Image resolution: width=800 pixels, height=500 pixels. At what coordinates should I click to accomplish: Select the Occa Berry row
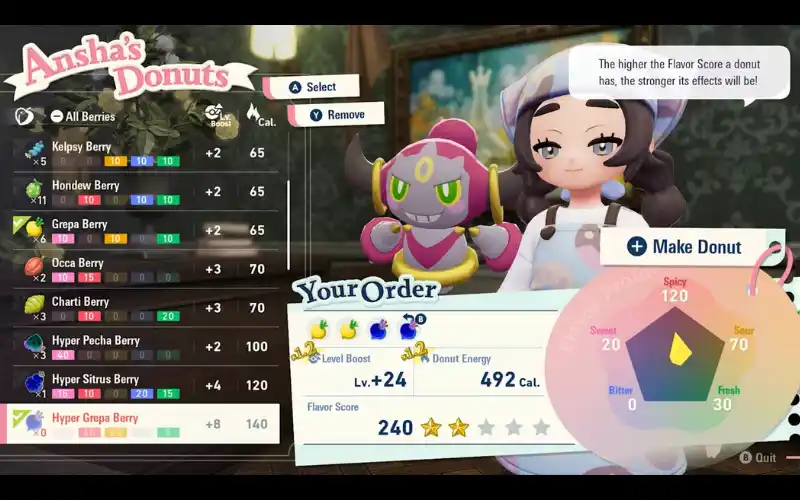[140, 269]
